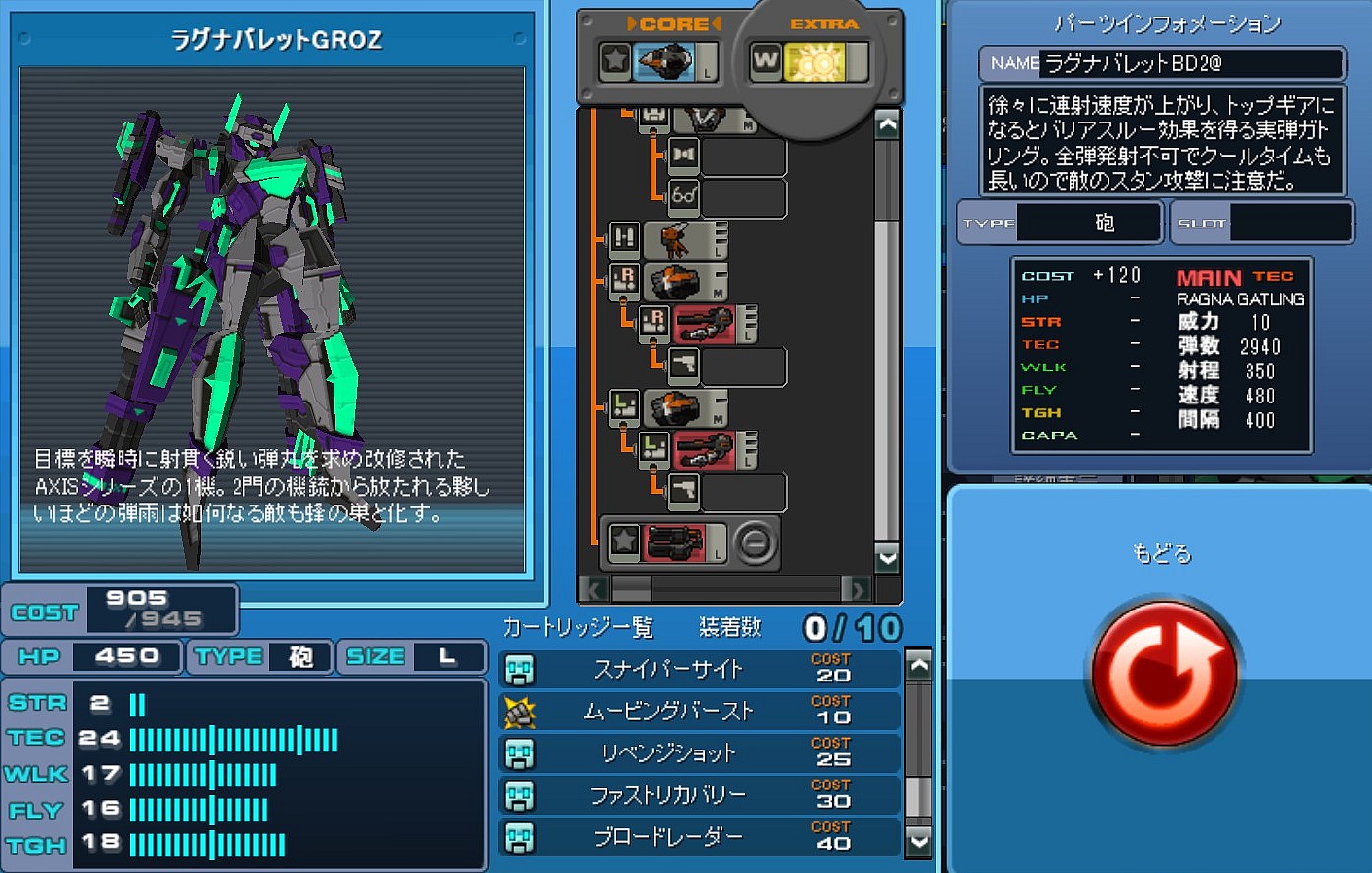Screen dimensions: 1372x873
Task: Click the parts tree right scroll arrow
Action: tap(856, 589)
